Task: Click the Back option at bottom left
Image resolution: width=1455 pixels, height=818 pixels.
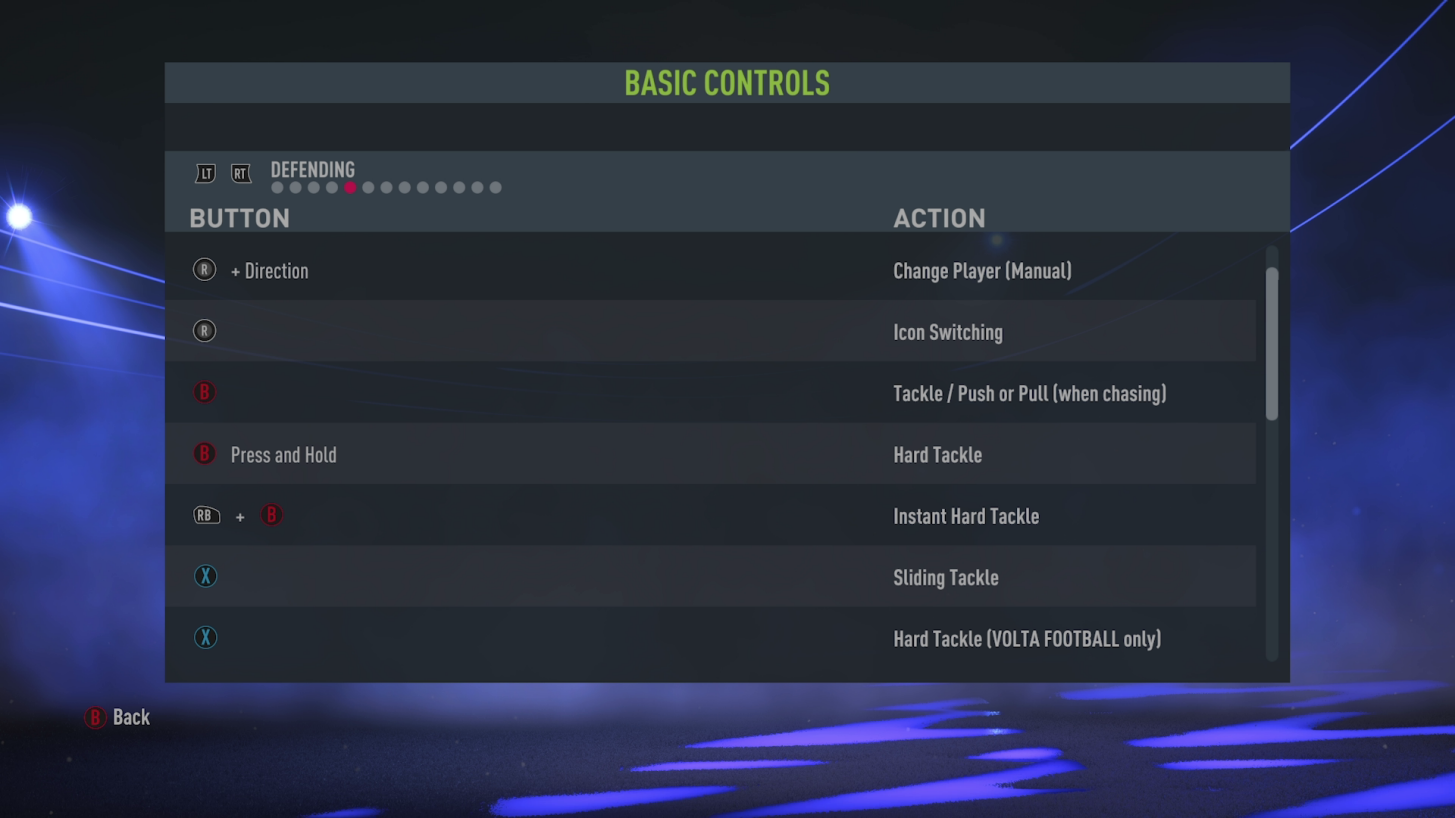Action: click(131, 717)
